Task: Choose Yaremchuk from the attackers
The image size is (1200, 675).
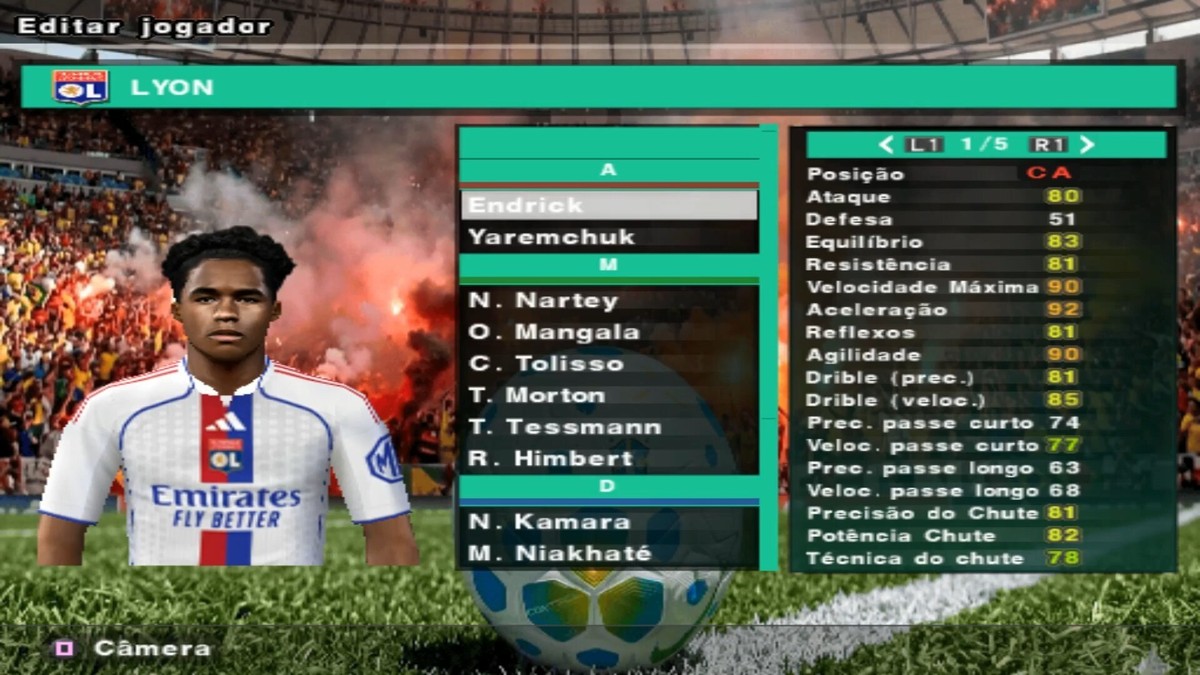Action: pos(608,237)
